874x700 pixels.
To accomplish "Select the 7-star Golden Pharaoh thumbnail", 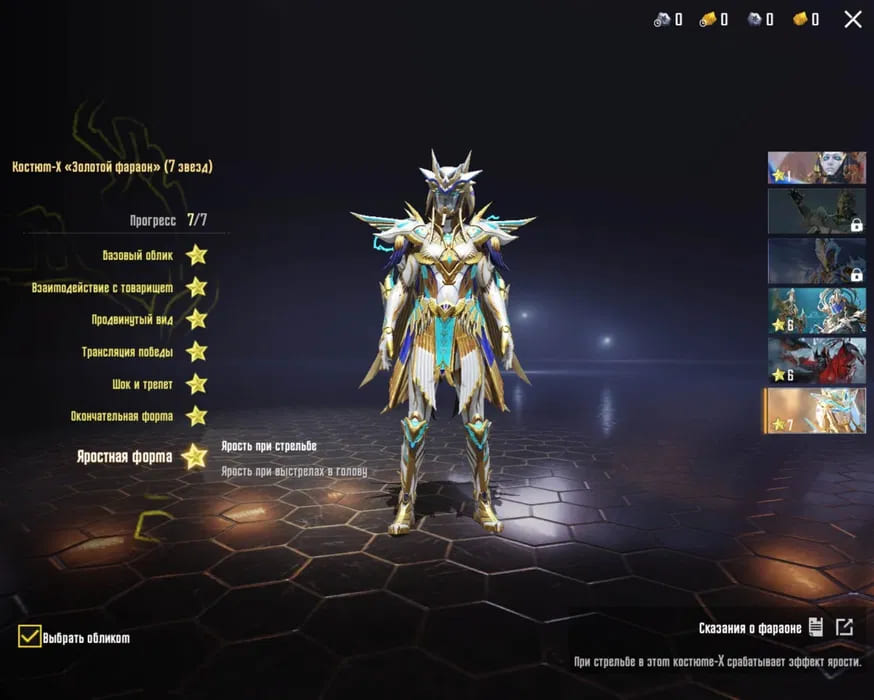I will click(x=816, y=410).
